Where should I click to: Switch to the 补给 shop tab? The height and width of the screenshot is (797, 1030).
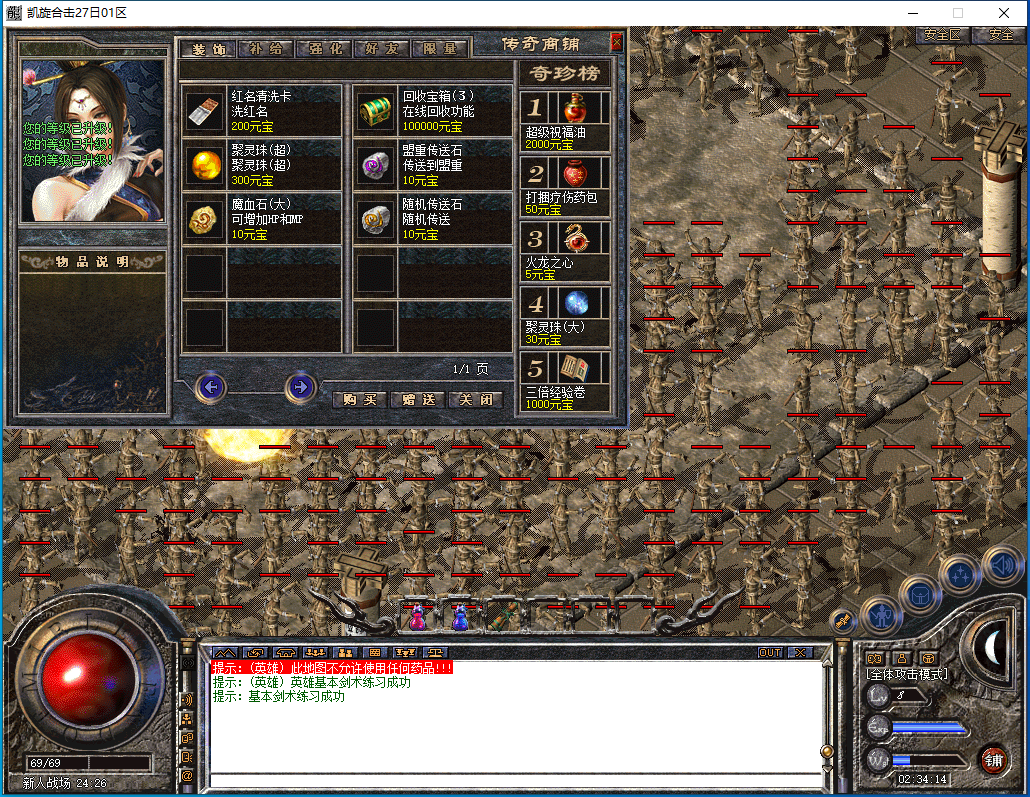(x=267, y=48)
